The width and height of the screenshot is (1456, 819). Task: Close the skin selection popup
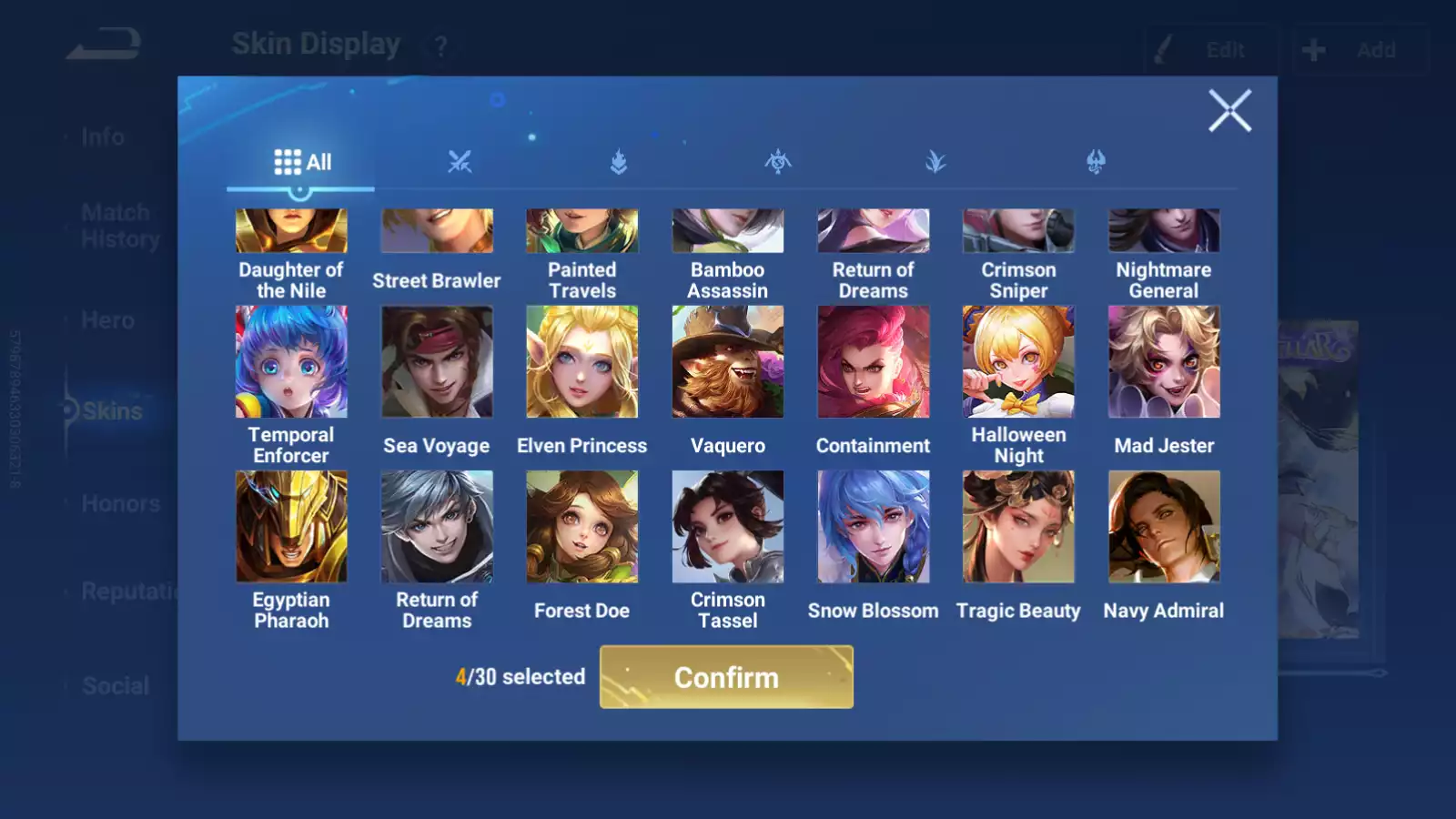pos(1229,111)
